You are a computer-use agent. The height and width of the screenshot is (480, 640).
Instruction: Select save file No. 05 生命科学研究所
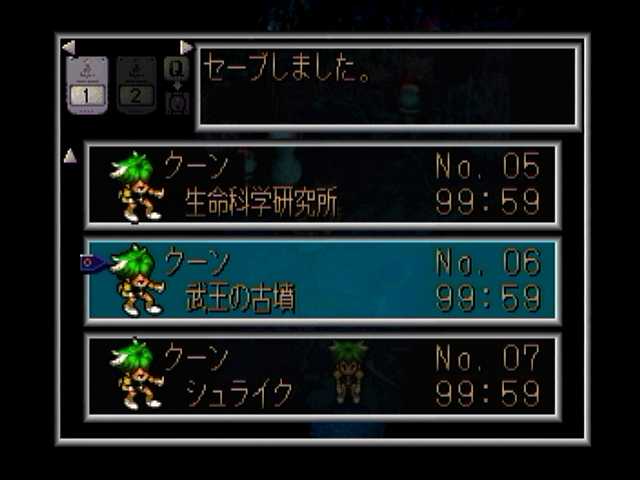tap(322, 185)
